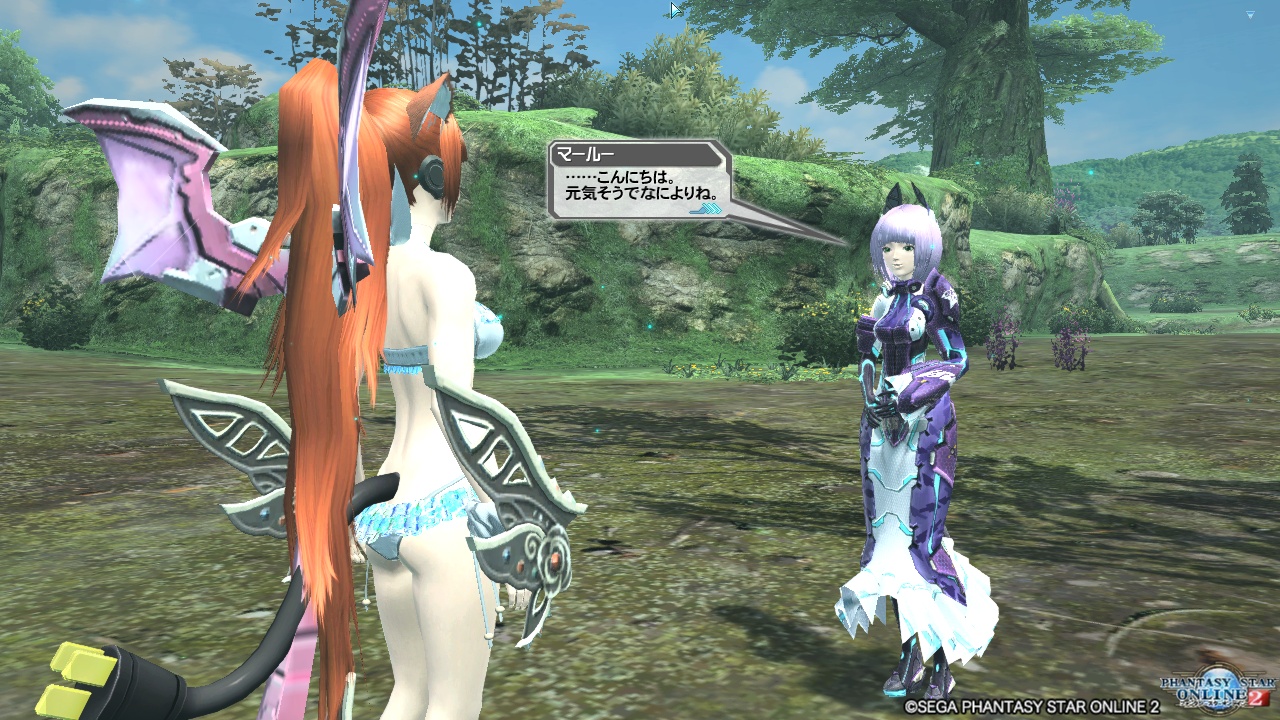Select the purple-armored NPC マールー
The image size is (1280, 720).
click(x=910, y=400)
